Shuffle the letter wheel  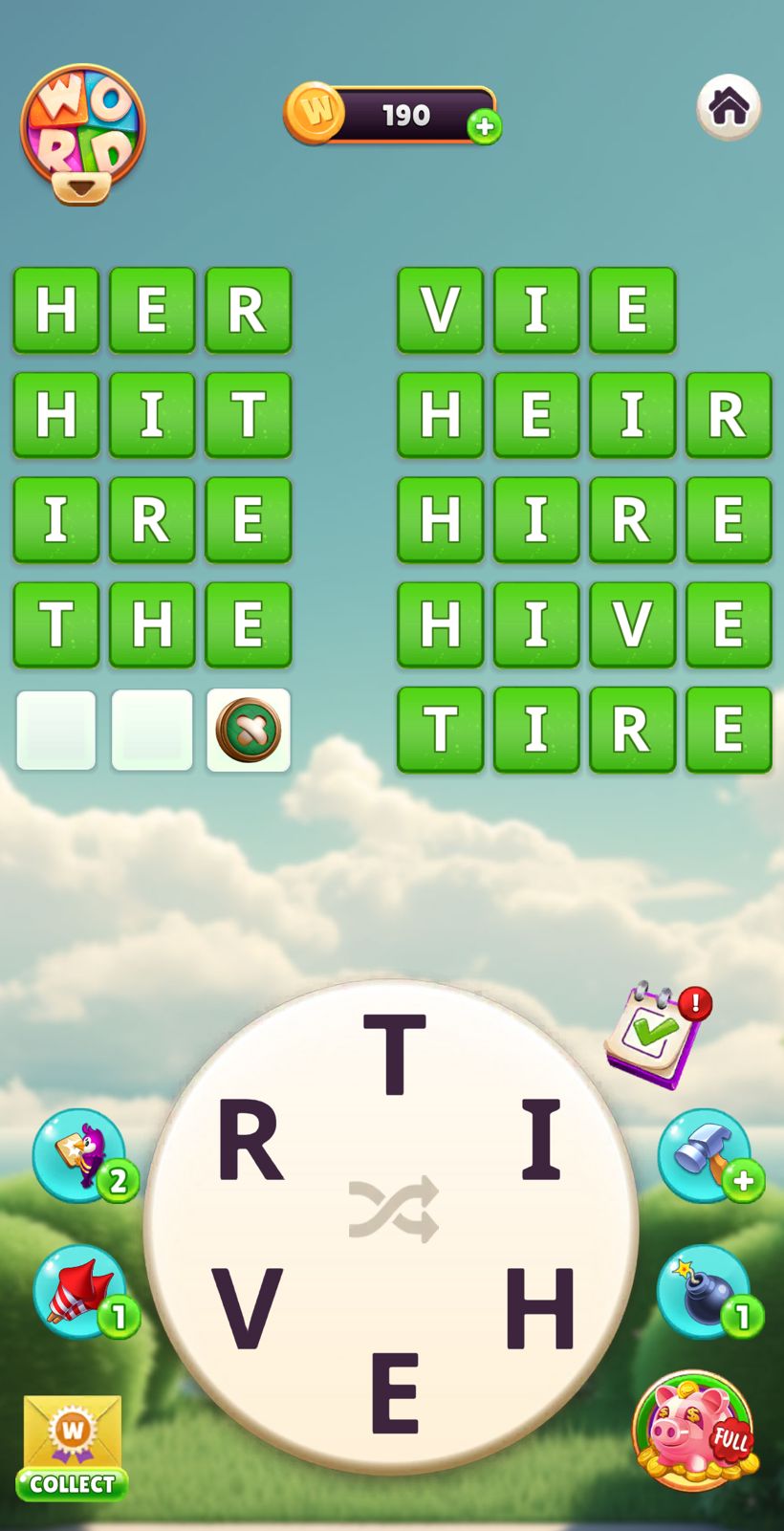tap(393, 1210)
